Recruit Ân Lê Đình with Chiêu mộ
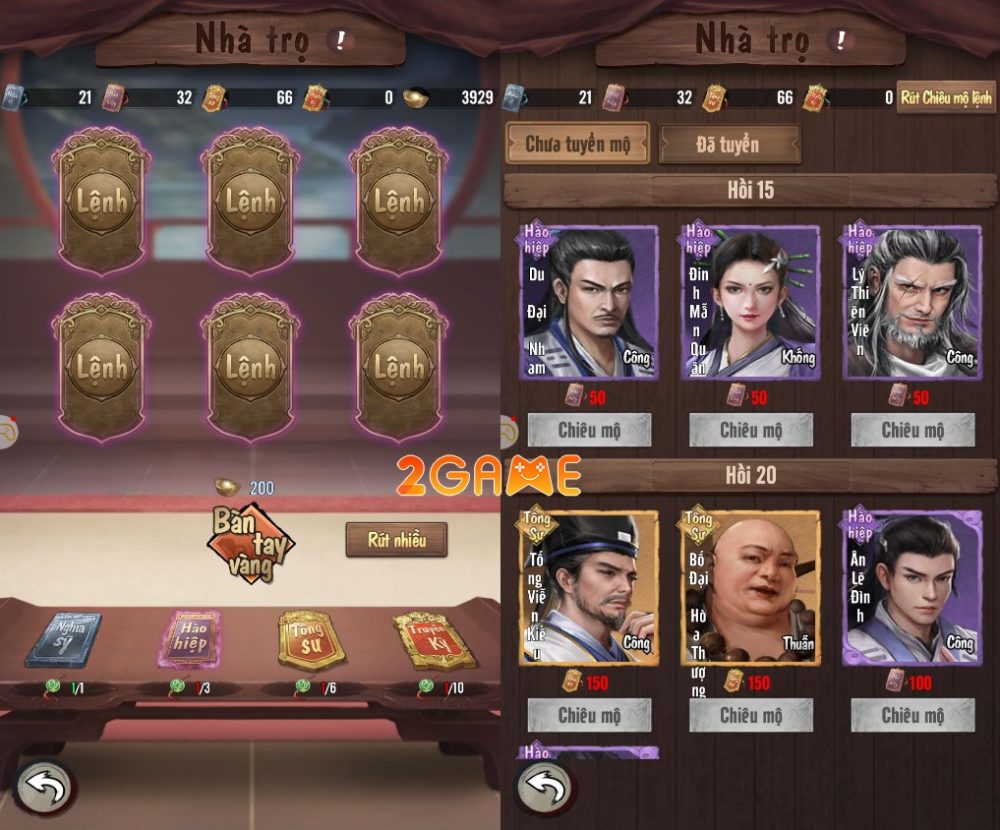The image size is (1000, 830). coord(912,715)
